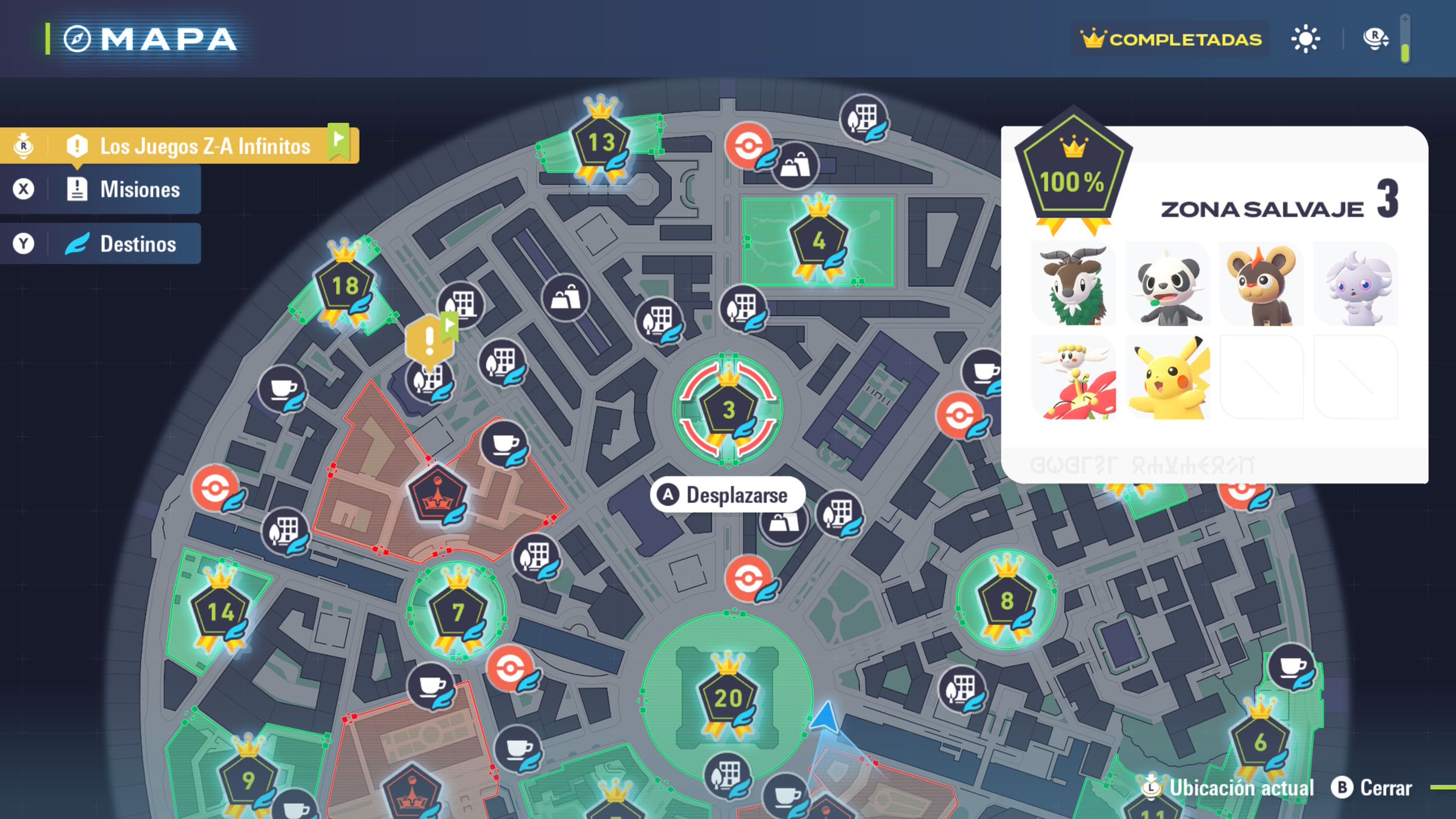
Task: Toggle the COMPLETADAS filter
Action: tap(1170, 39)
